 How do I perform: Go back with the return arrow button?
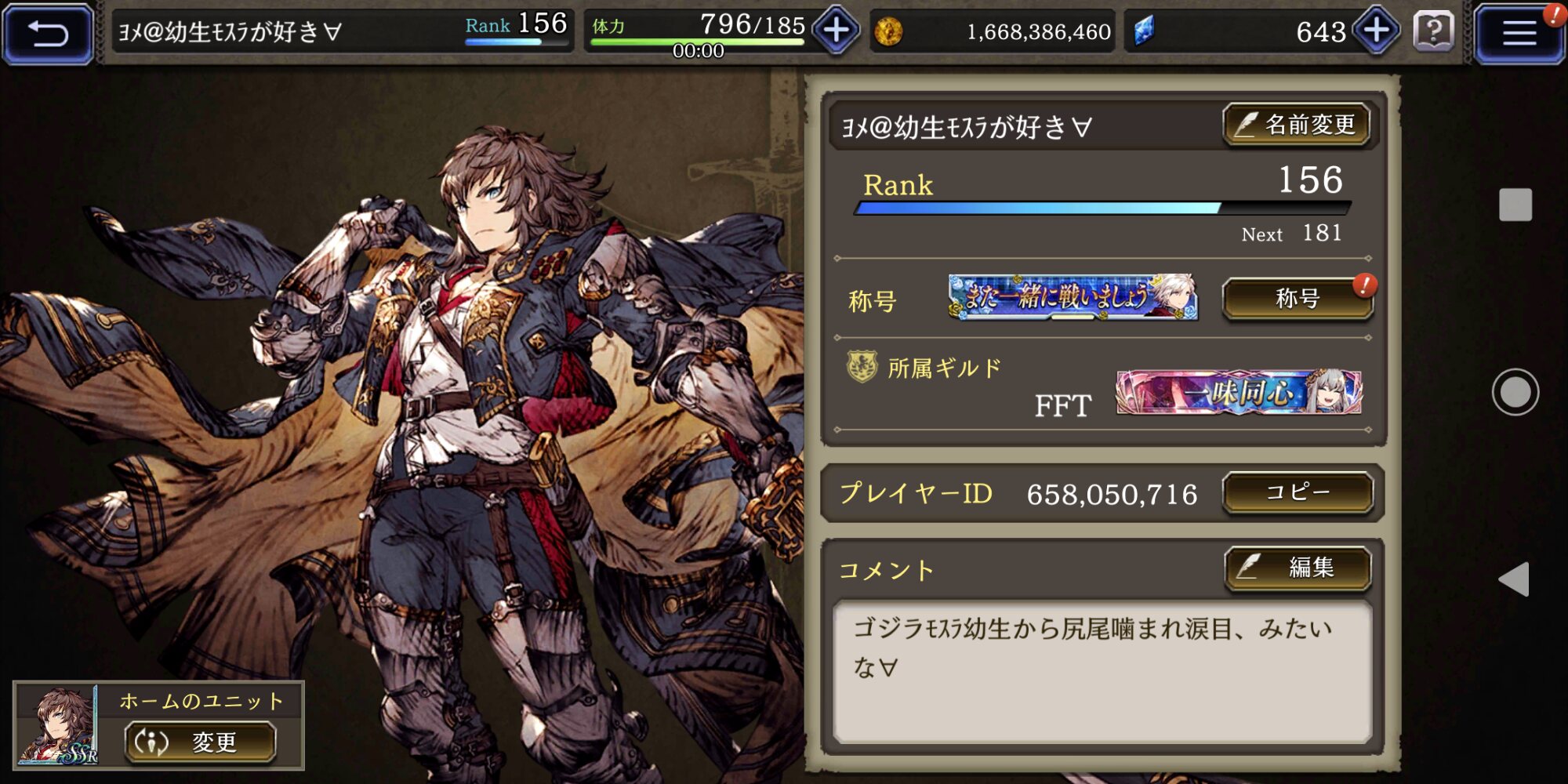(x=49, y=33)
